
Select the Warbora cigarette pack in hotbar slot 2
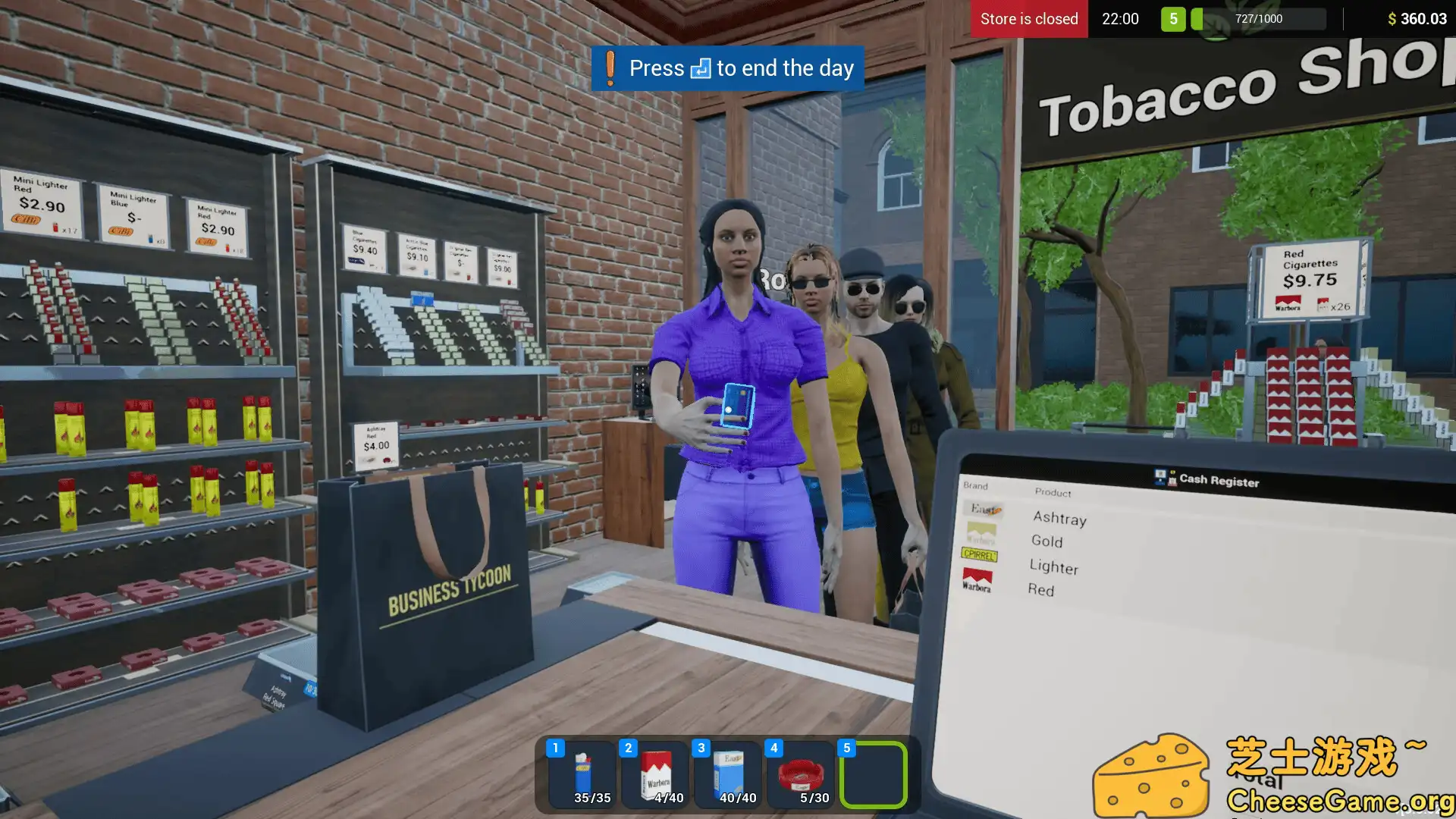tap(654, 773)
